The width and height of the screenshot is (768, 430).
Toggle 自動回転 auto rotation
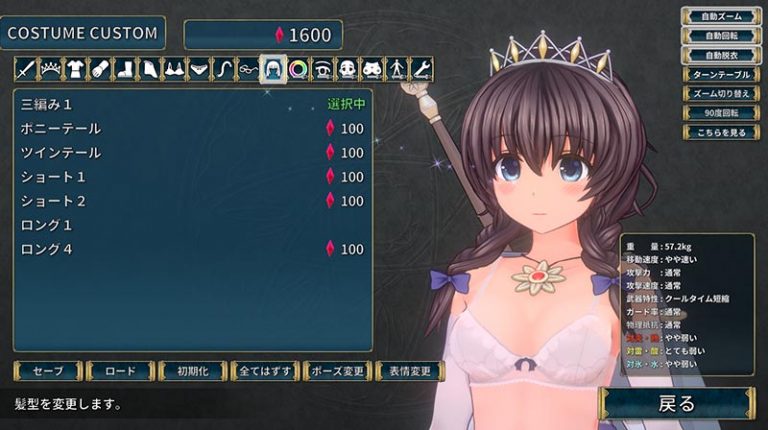tap(716, 35)
